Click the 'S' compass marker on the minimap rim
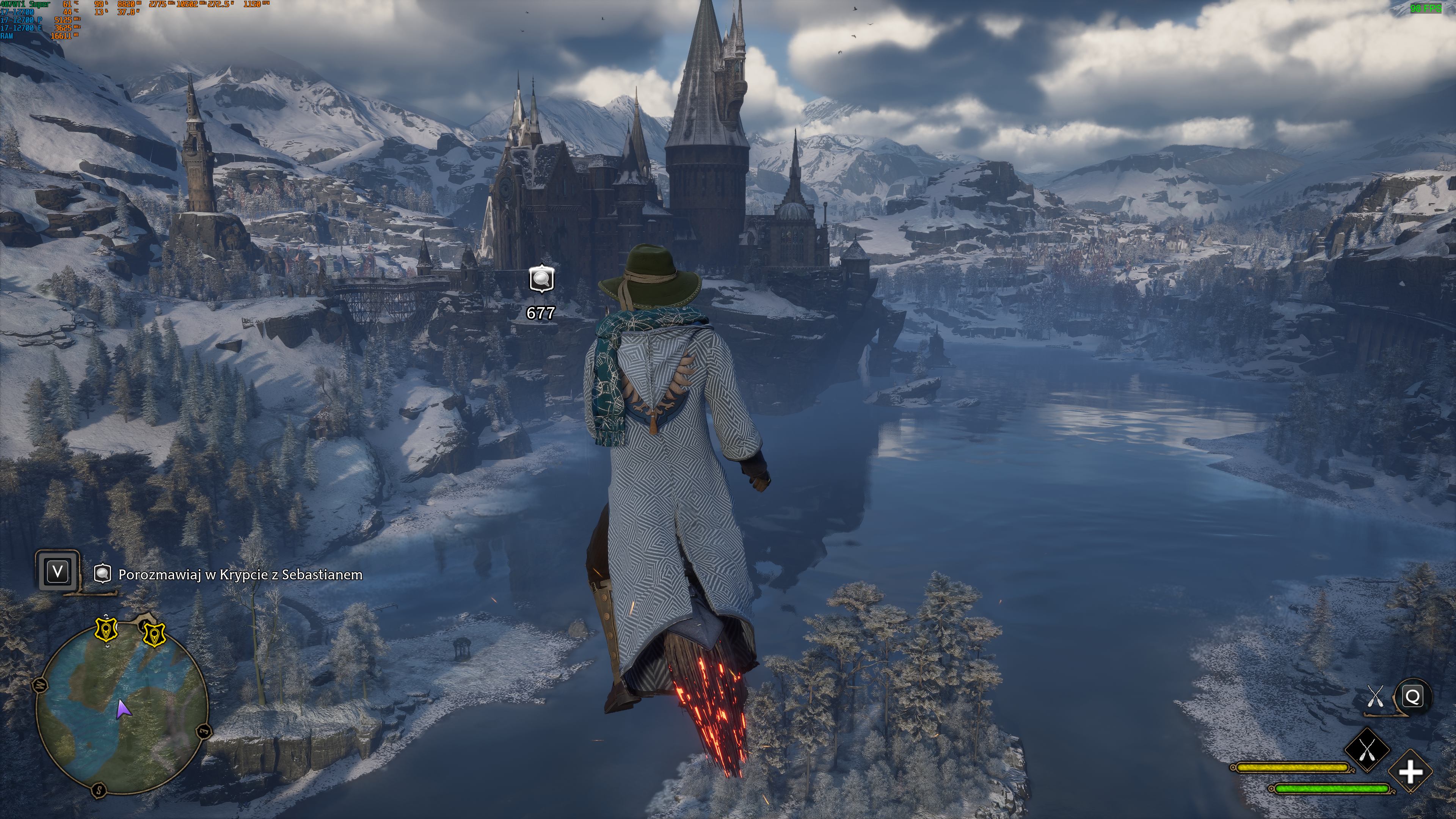The height and width of the screenshot is (819, 1456). 99,789
